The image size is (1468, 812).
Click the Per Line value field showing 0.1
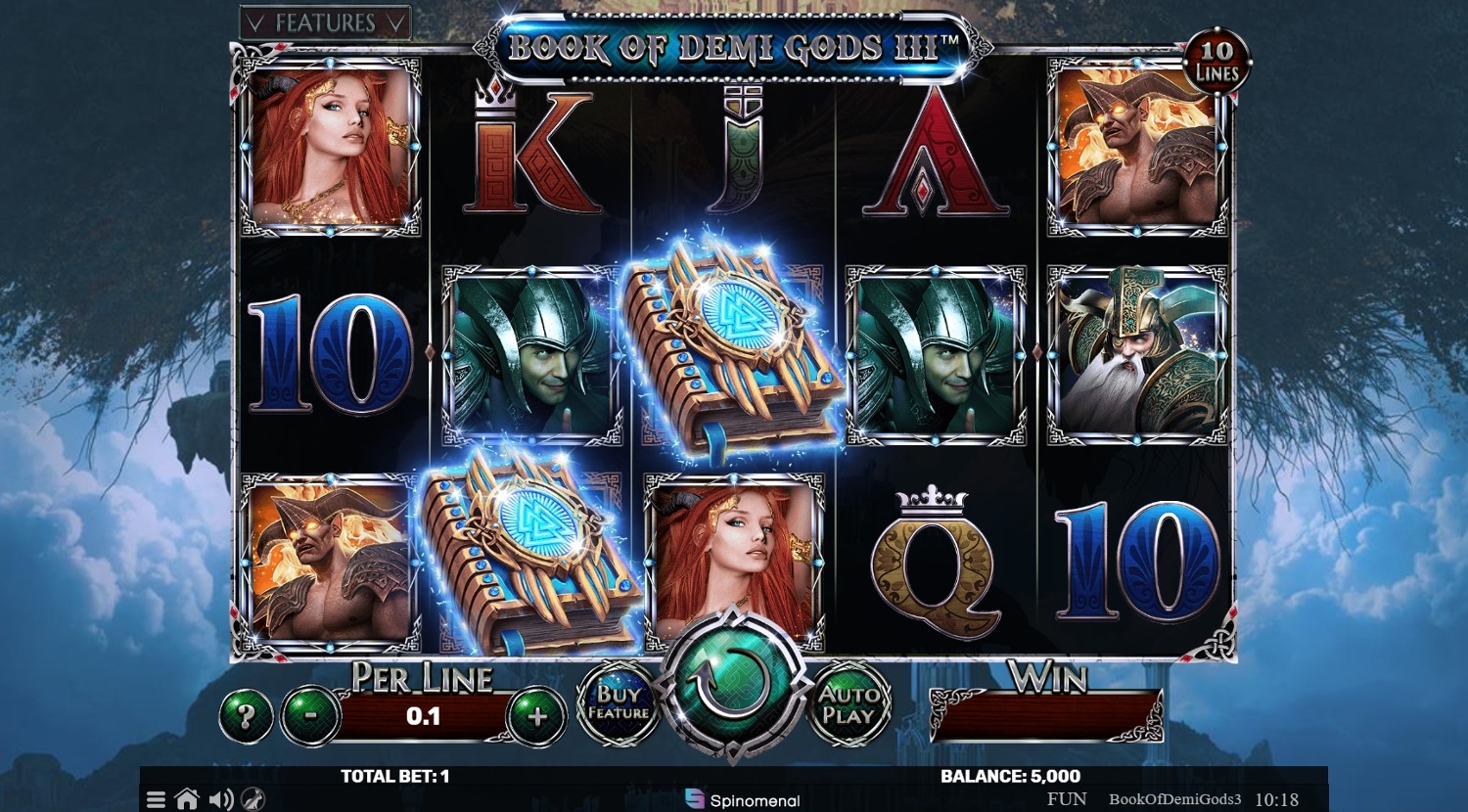tap(421, 715)
